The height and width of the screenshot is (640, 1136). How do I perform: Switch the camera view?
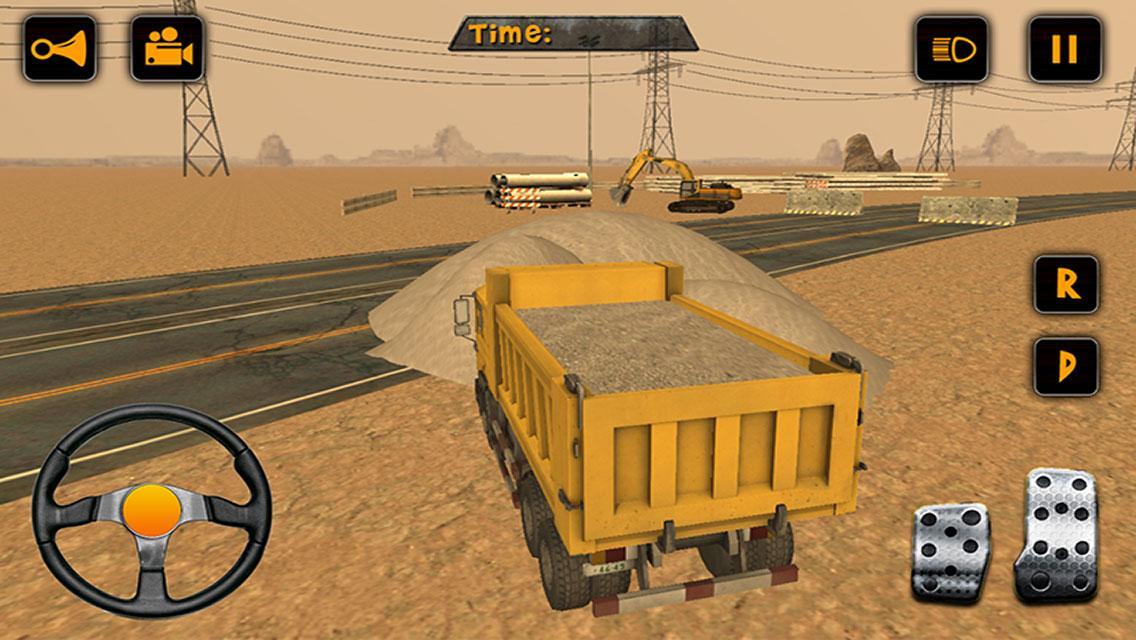pyautogui.click(x=167, y=48)
